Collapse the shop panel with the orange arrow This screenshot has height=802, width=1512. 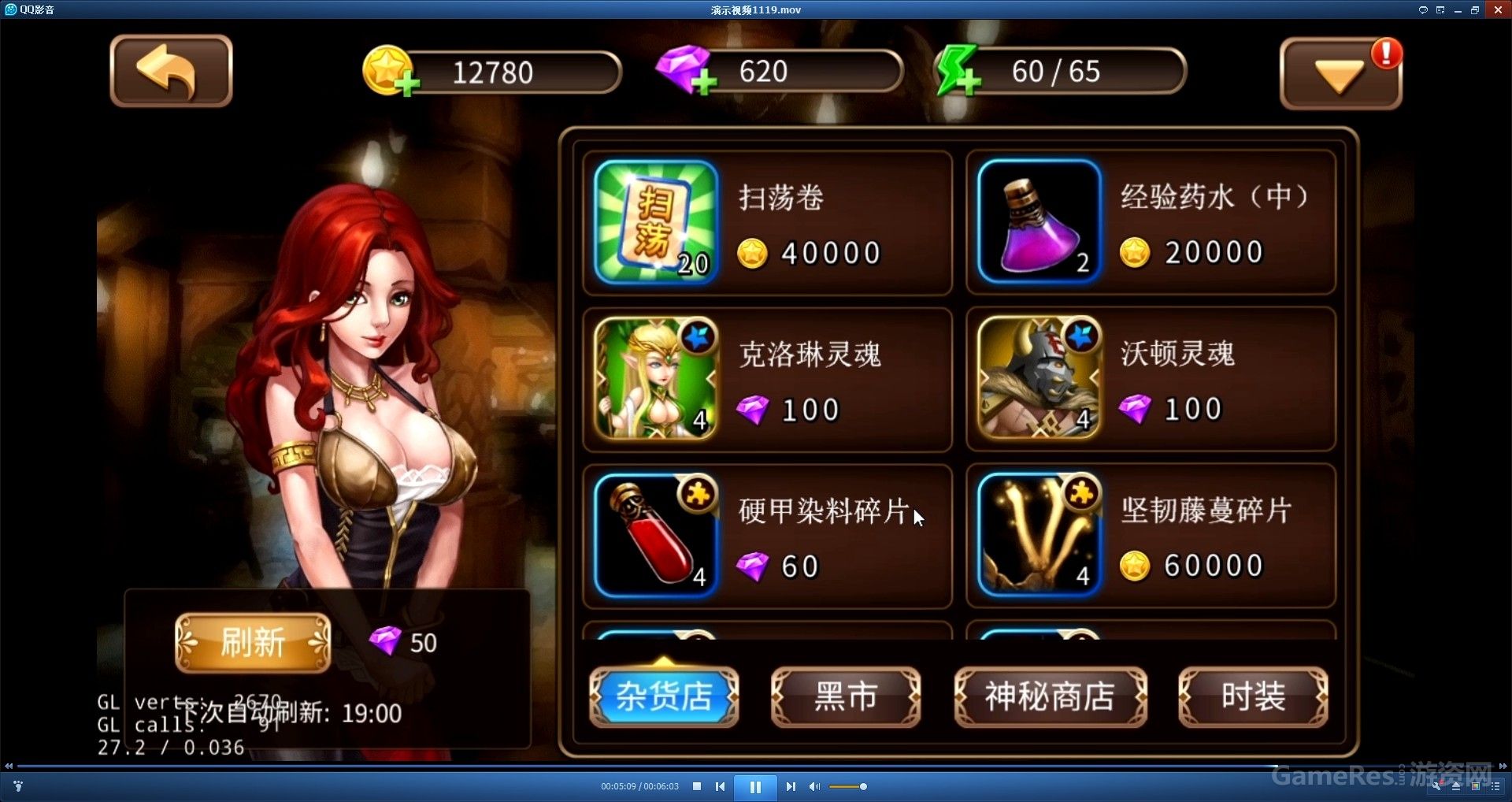pos(1337,75)
